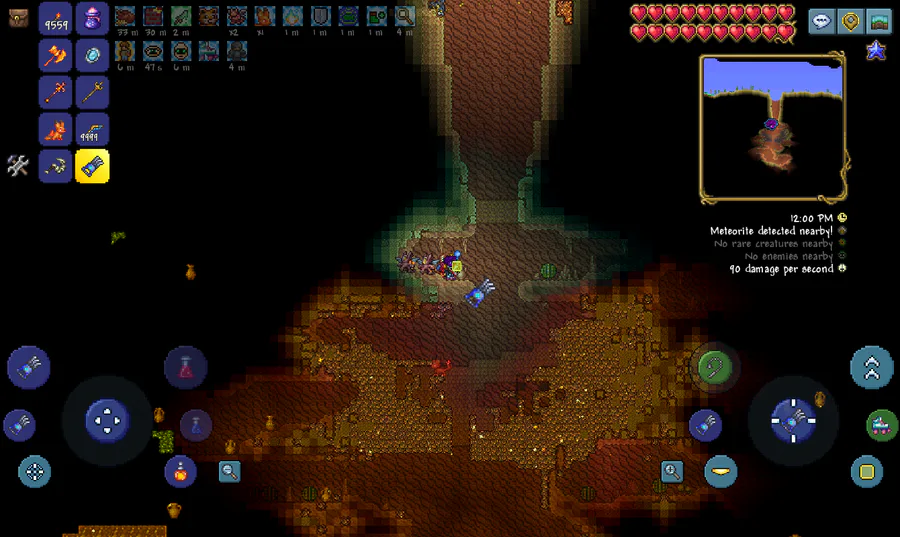The height and width of the screenshot is (537, 900).
Task: Tap the jump double-arrow button
Action: 871,367
